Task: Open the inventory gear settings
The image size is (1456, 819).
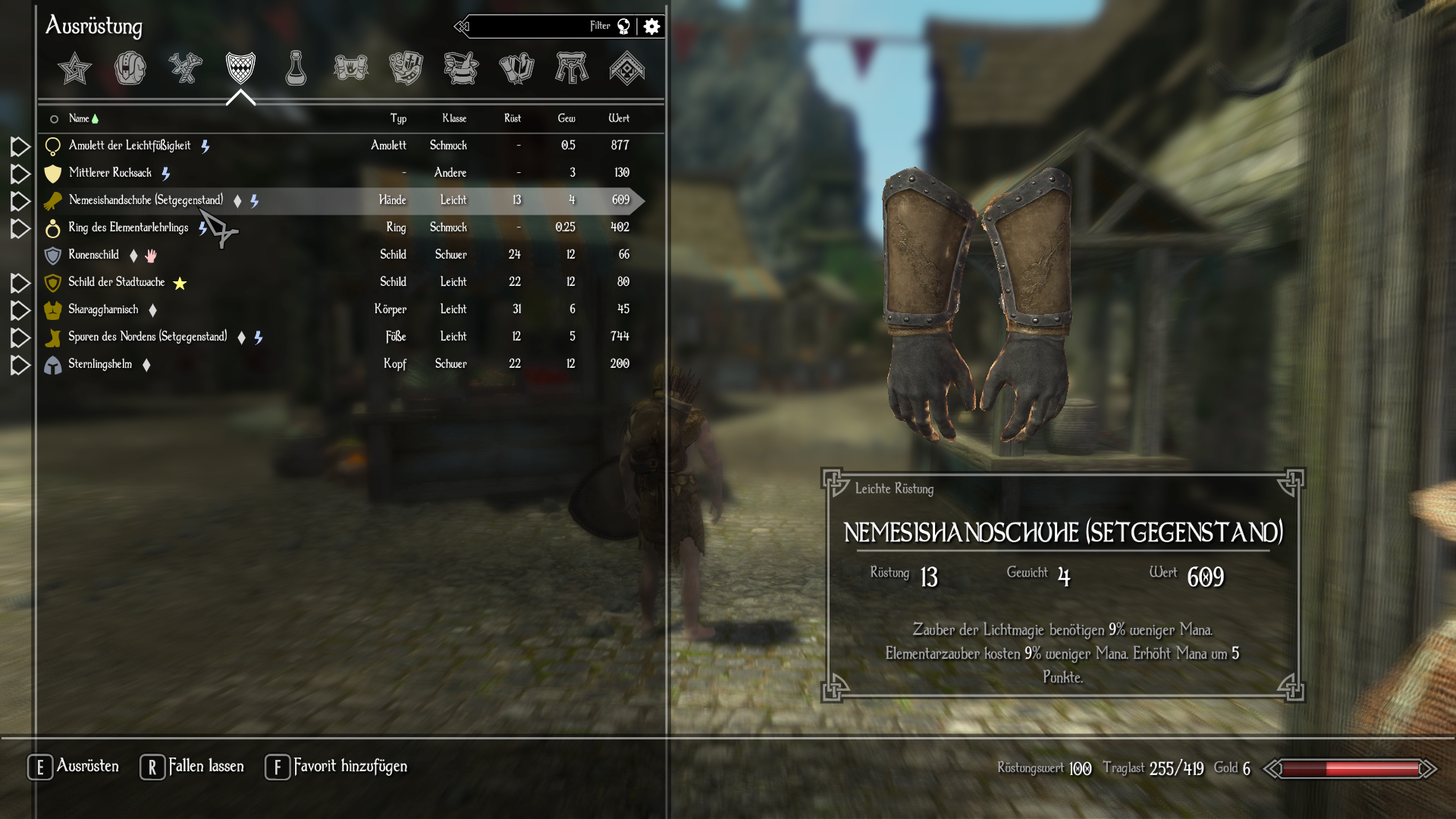Action: tap(651, 27)
